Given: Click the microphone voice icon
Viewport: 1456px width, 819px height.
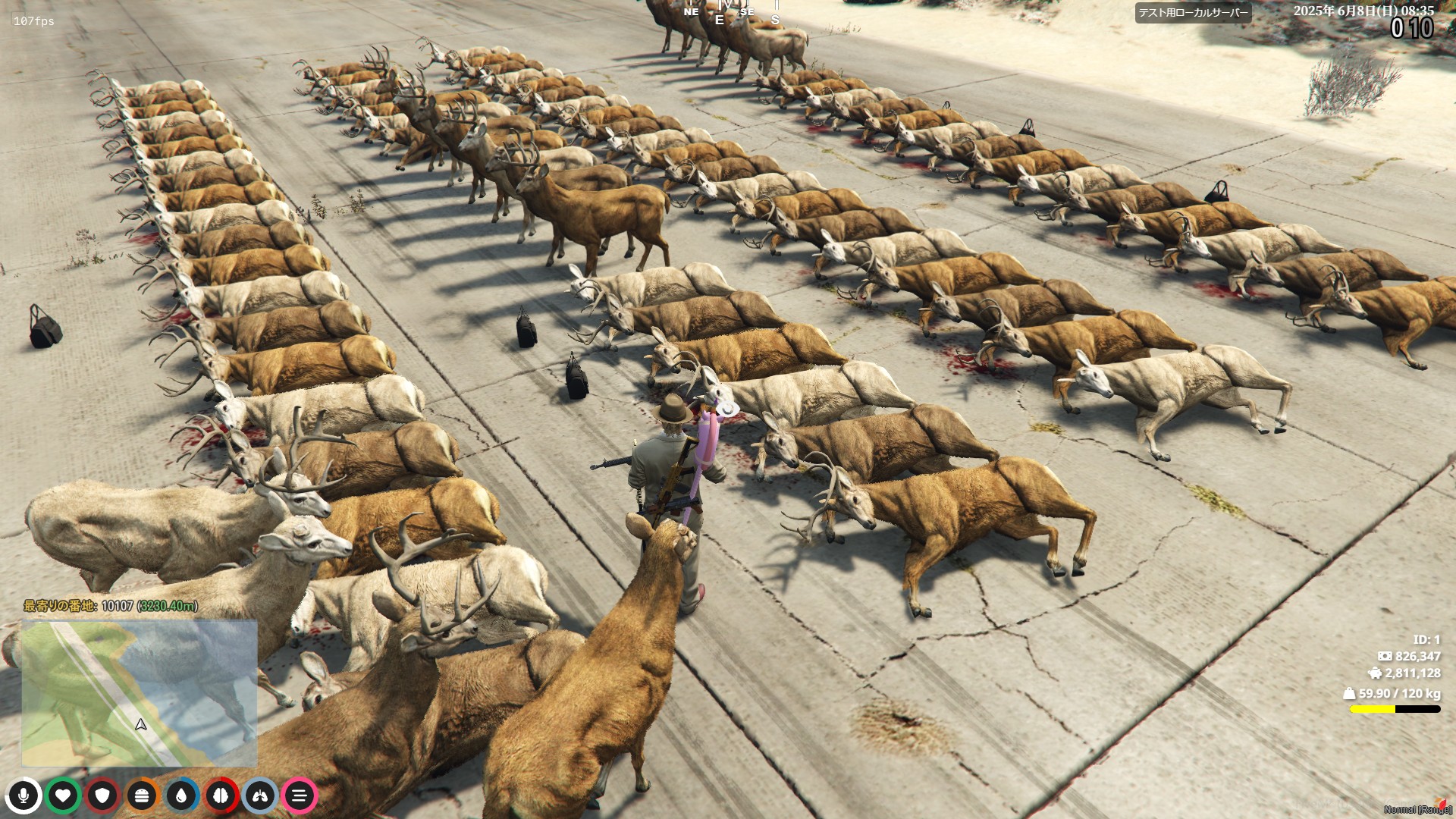Looking at the screenshot, I should (x=24, y=795).
